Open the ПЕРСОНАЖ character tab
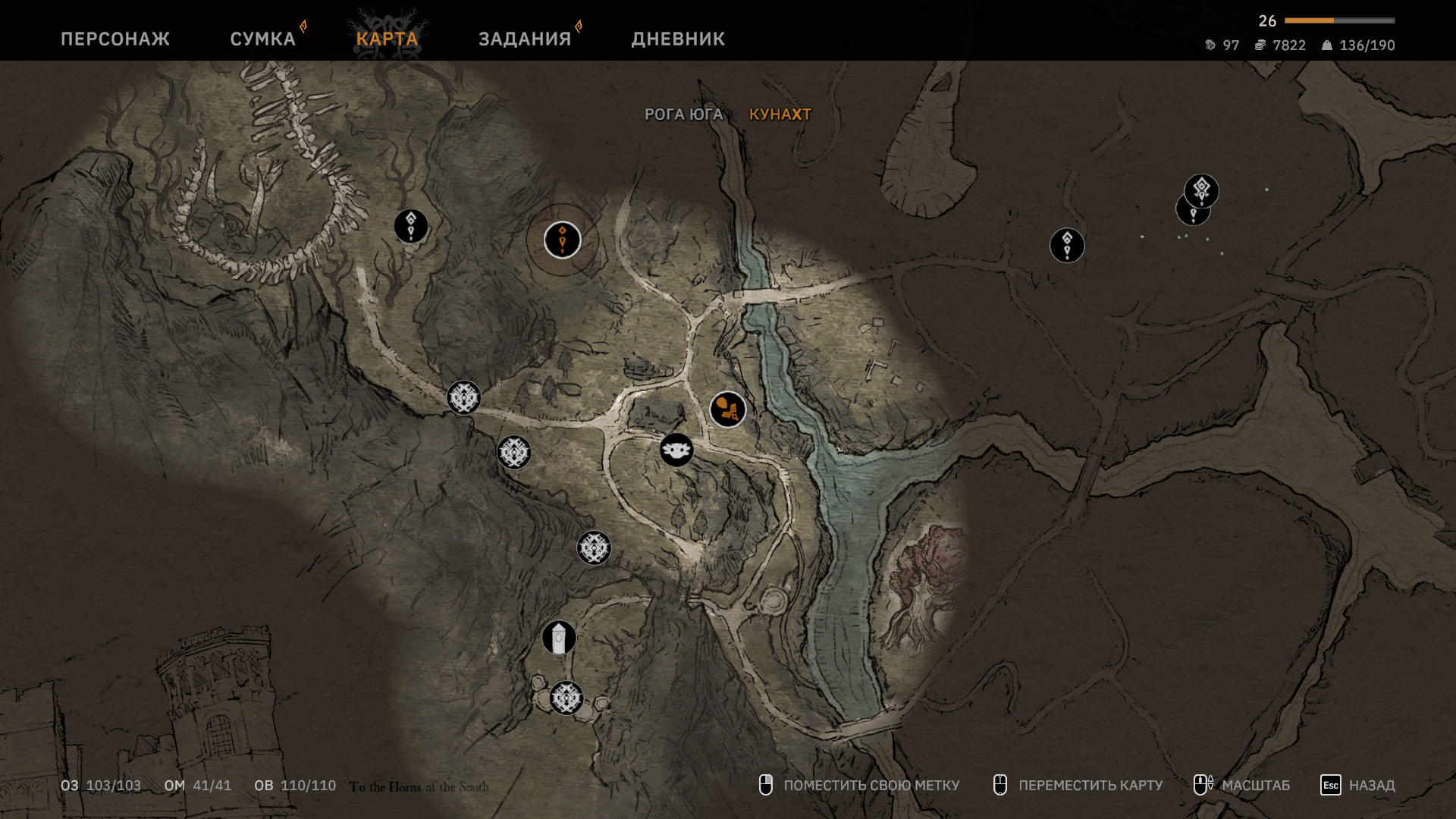 coord(115,39)
